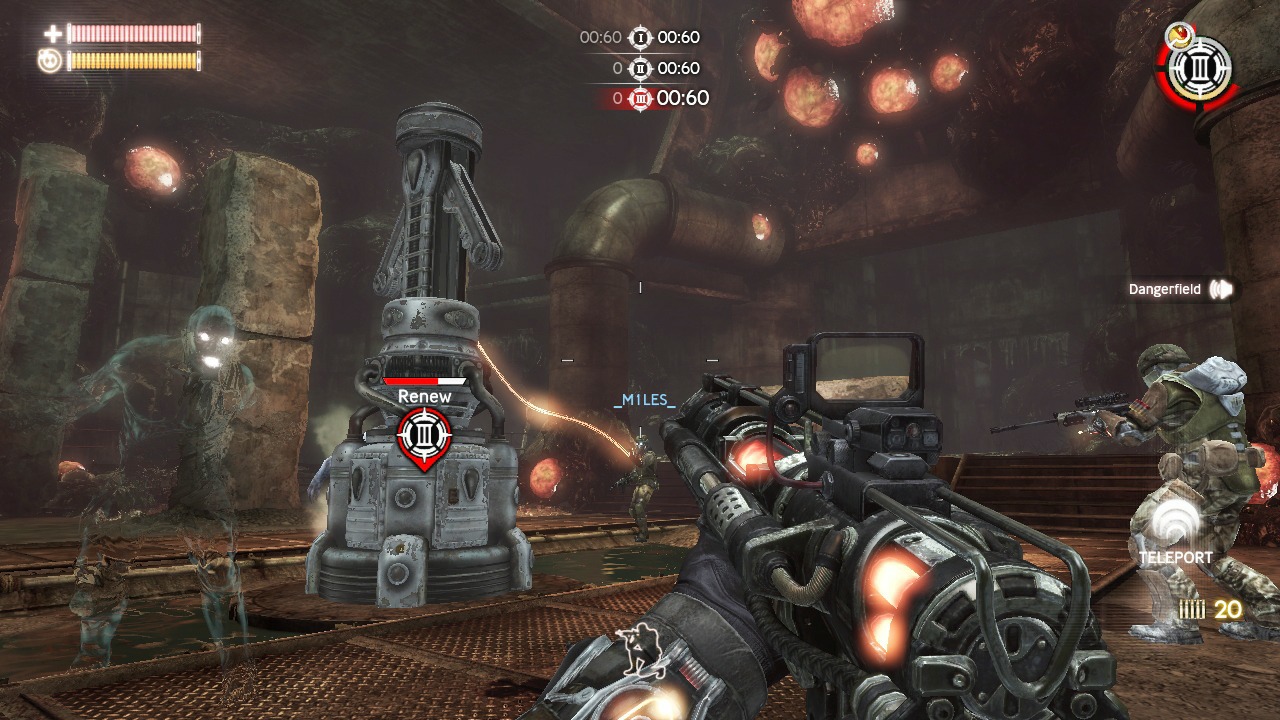This screenshot has width=1280, height=720.
Task: Select the beacon II icon in the tracker
Action: (640, 68)
